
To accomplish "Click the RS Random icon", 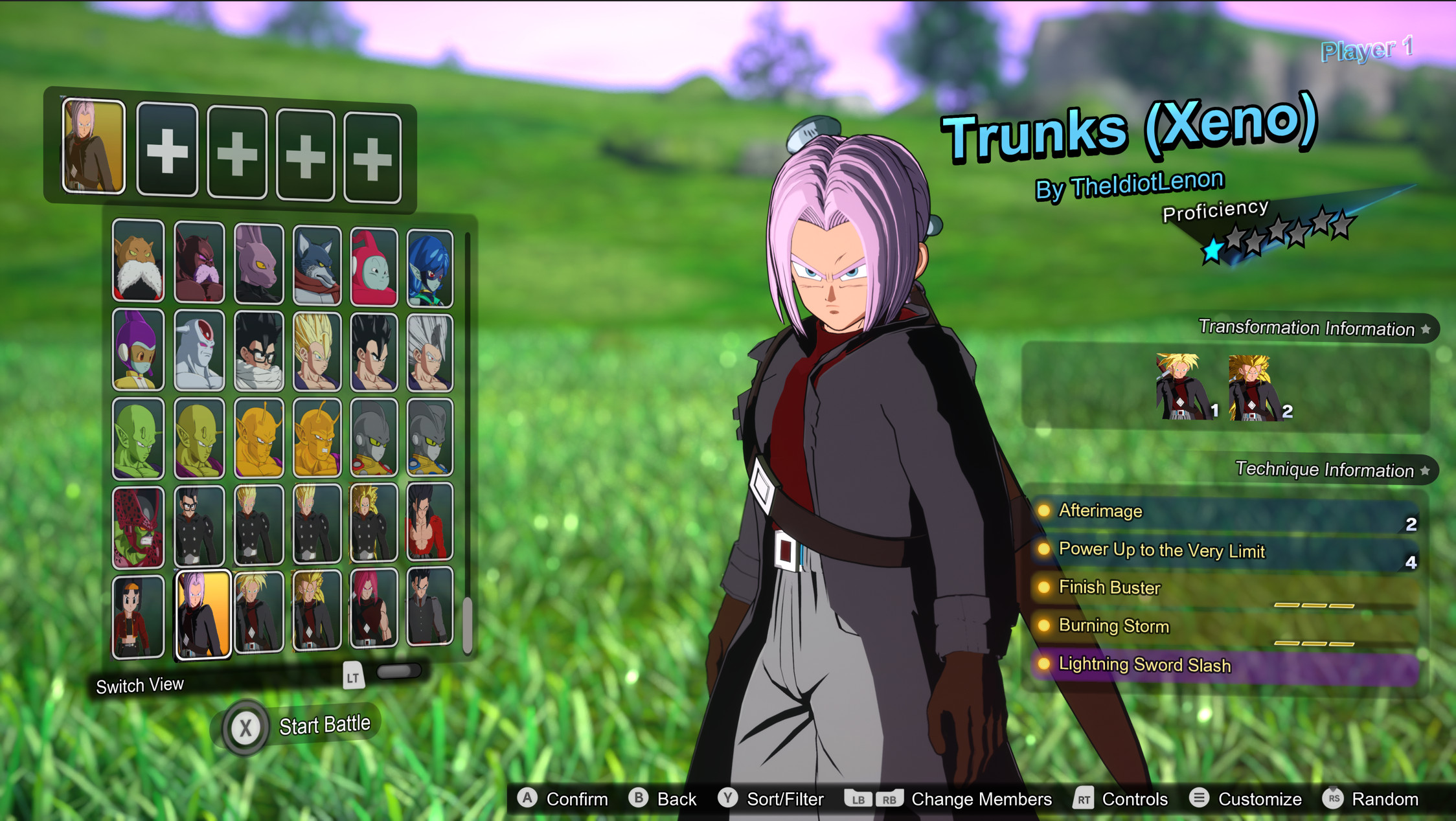I will [x=1336, y=799].
